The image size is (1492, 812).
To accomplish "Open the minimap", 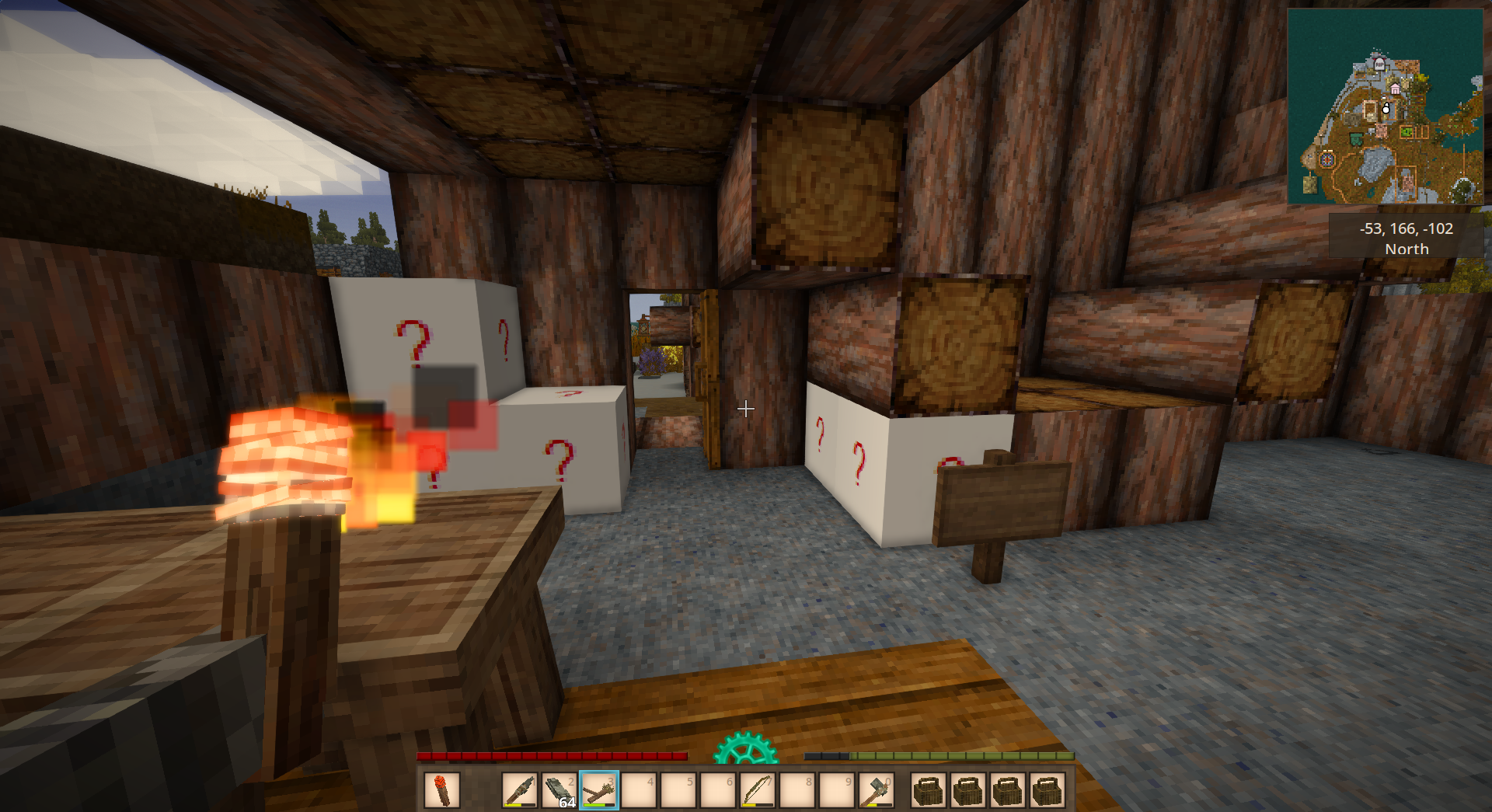I will [x=1385, y=106].
